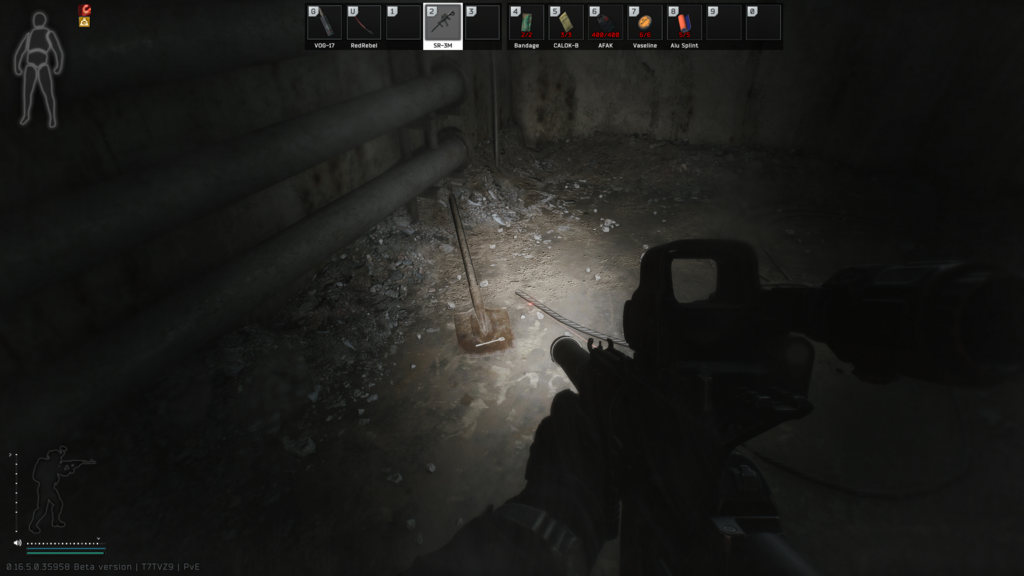
Task: Click the AFAK medkit slot
Action: point(606,23)
